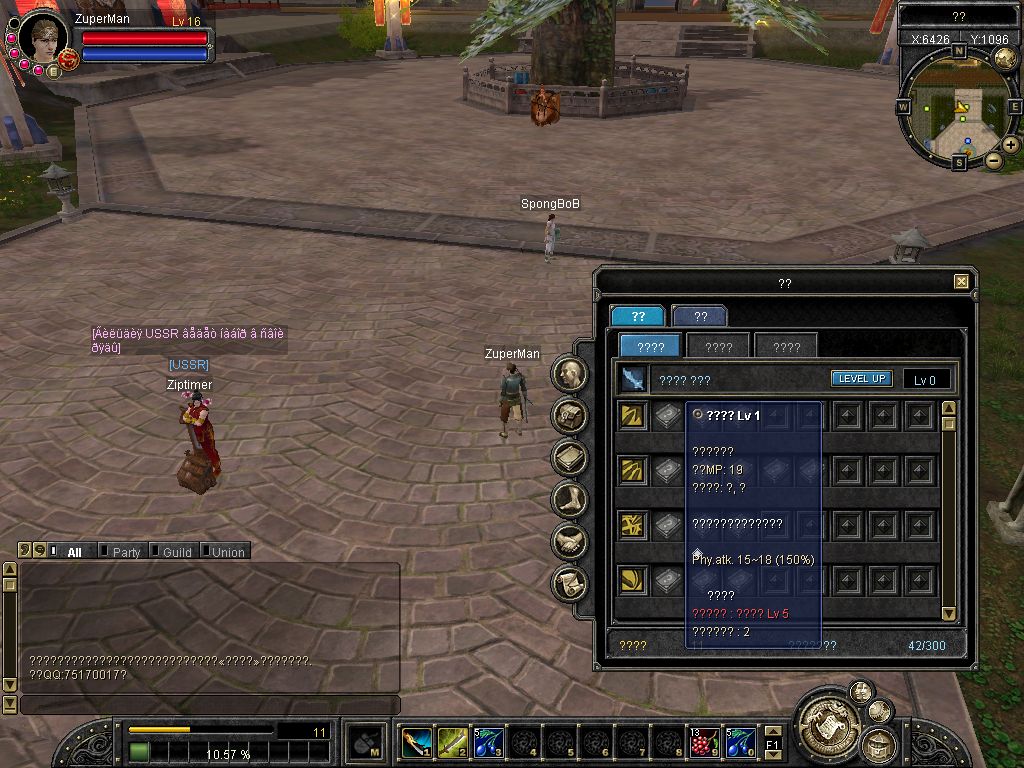
Task: Open the world map globe icon
Action: (x=1005, y=58)
